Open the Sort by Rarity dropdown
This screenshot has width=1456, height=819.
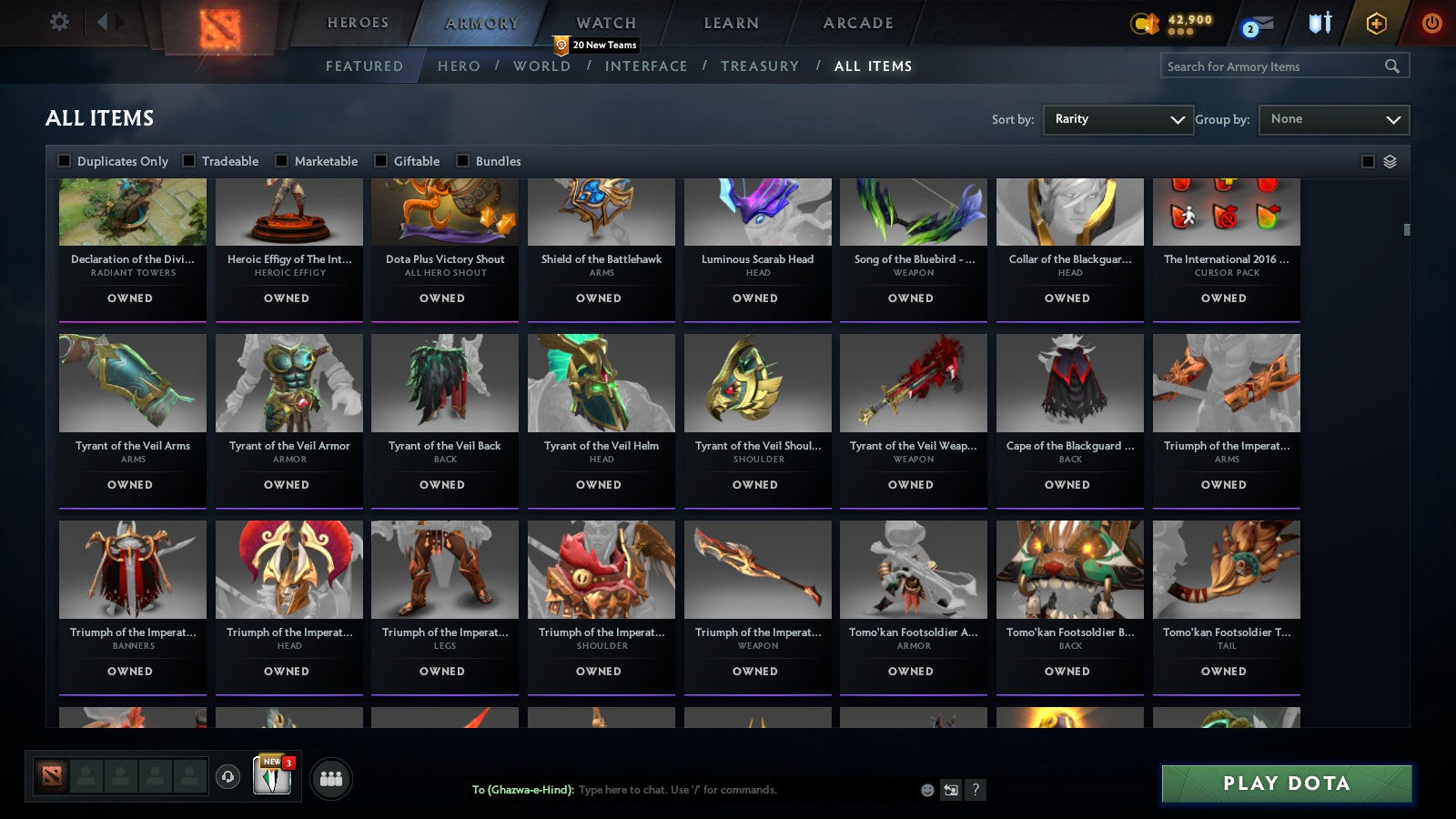[x=1118, y=119]
